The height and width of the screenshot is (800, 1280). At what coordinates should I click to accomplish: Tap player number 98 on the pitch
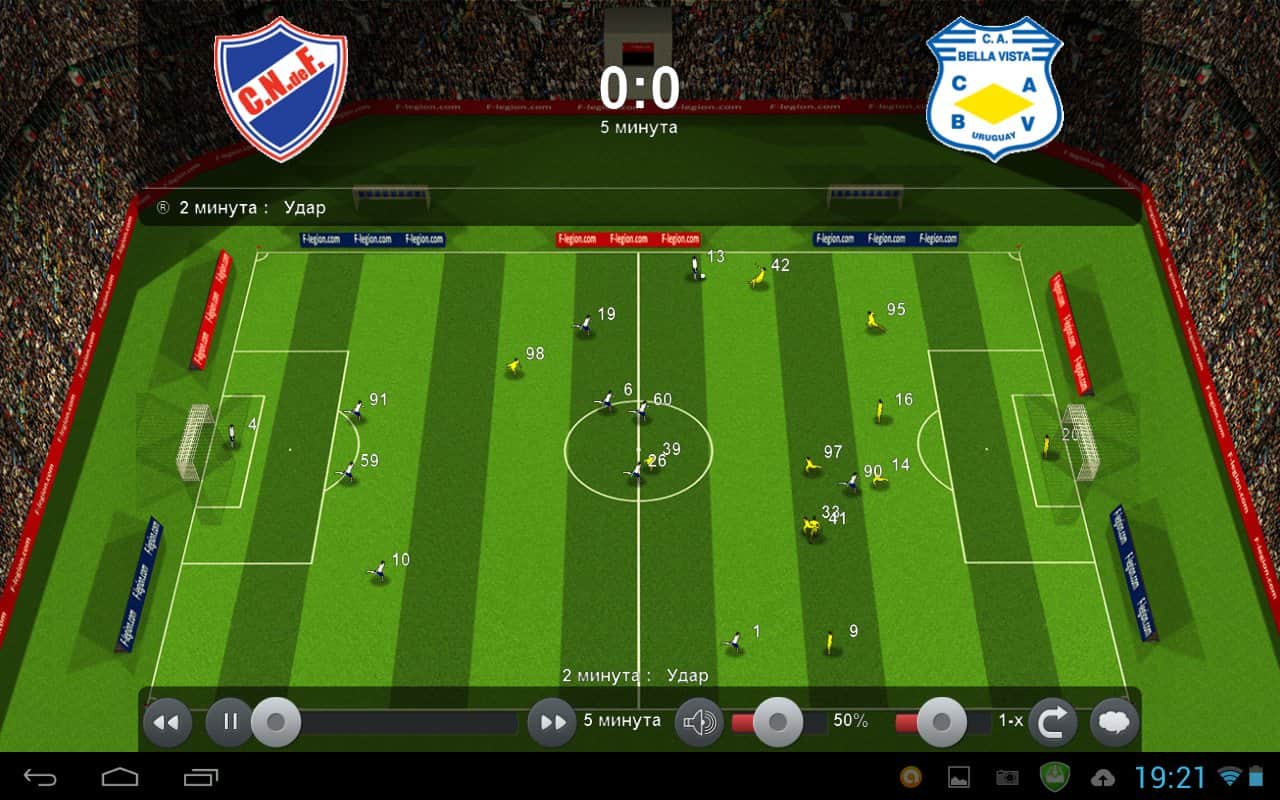(x=516, y=365)
